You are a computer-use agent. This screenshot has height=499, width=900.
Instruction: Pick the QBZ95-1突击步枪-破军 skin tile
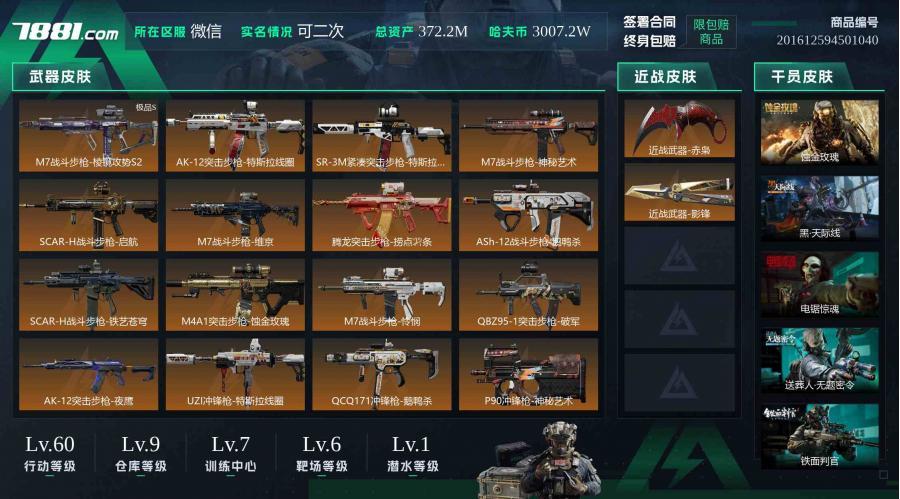528,294
